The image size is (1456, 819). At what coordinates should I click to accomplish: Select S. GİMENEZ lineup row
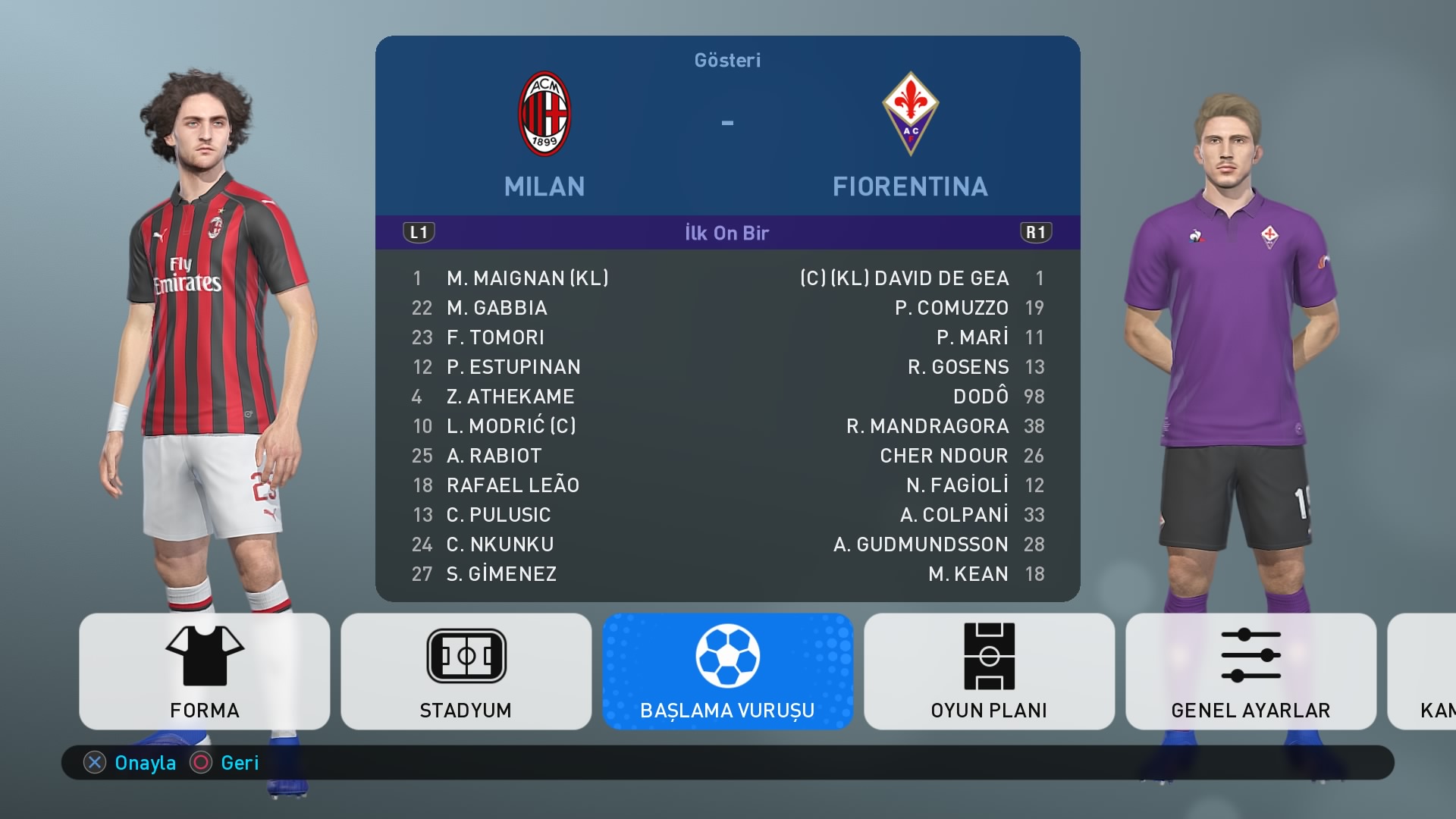tap(501, 574)
